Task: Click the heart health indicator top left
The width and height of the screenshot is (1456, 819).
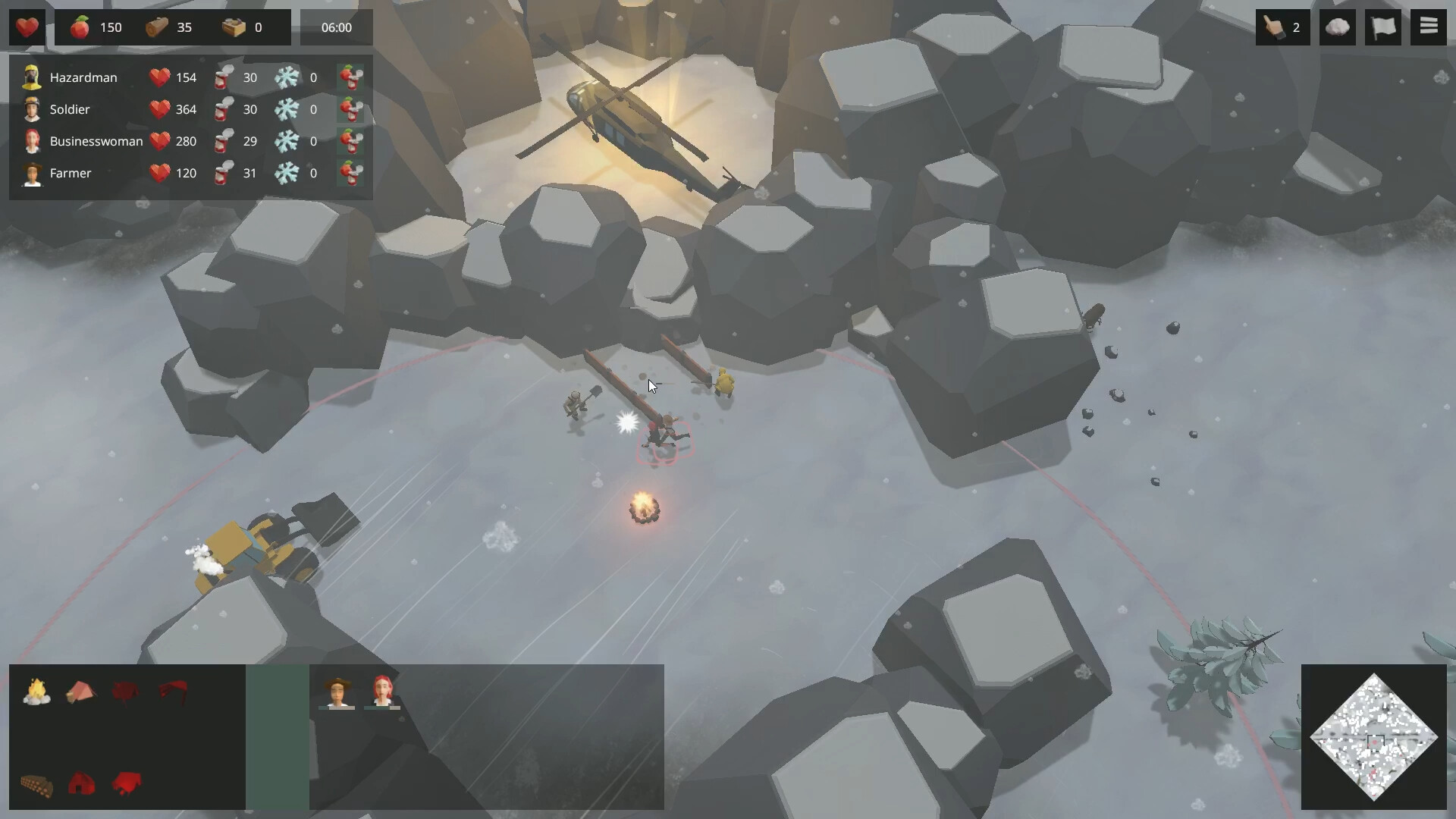Action: coord(26,27)
